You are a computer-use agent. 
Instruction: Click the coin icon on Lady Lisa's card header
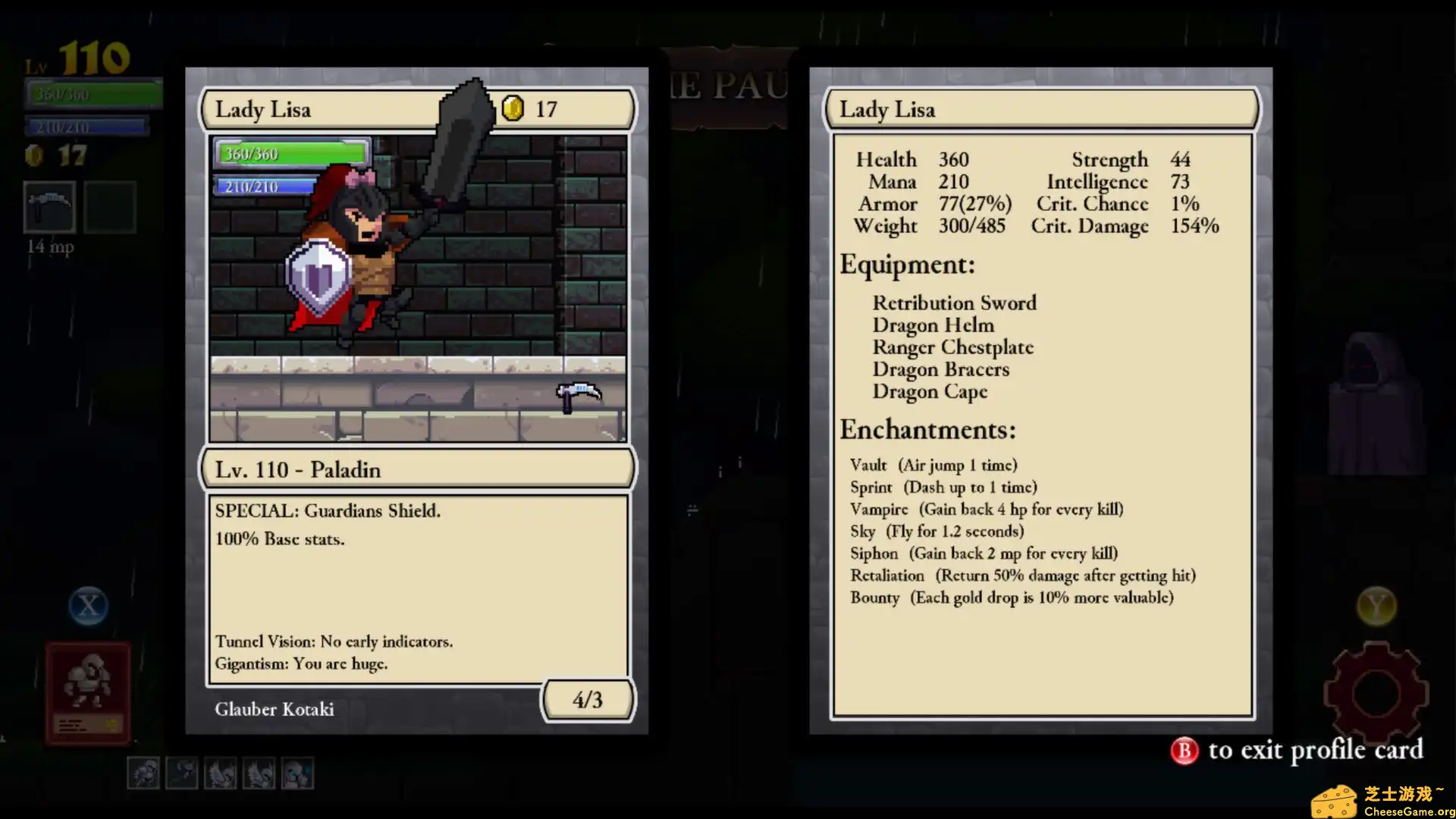point(513,108)
